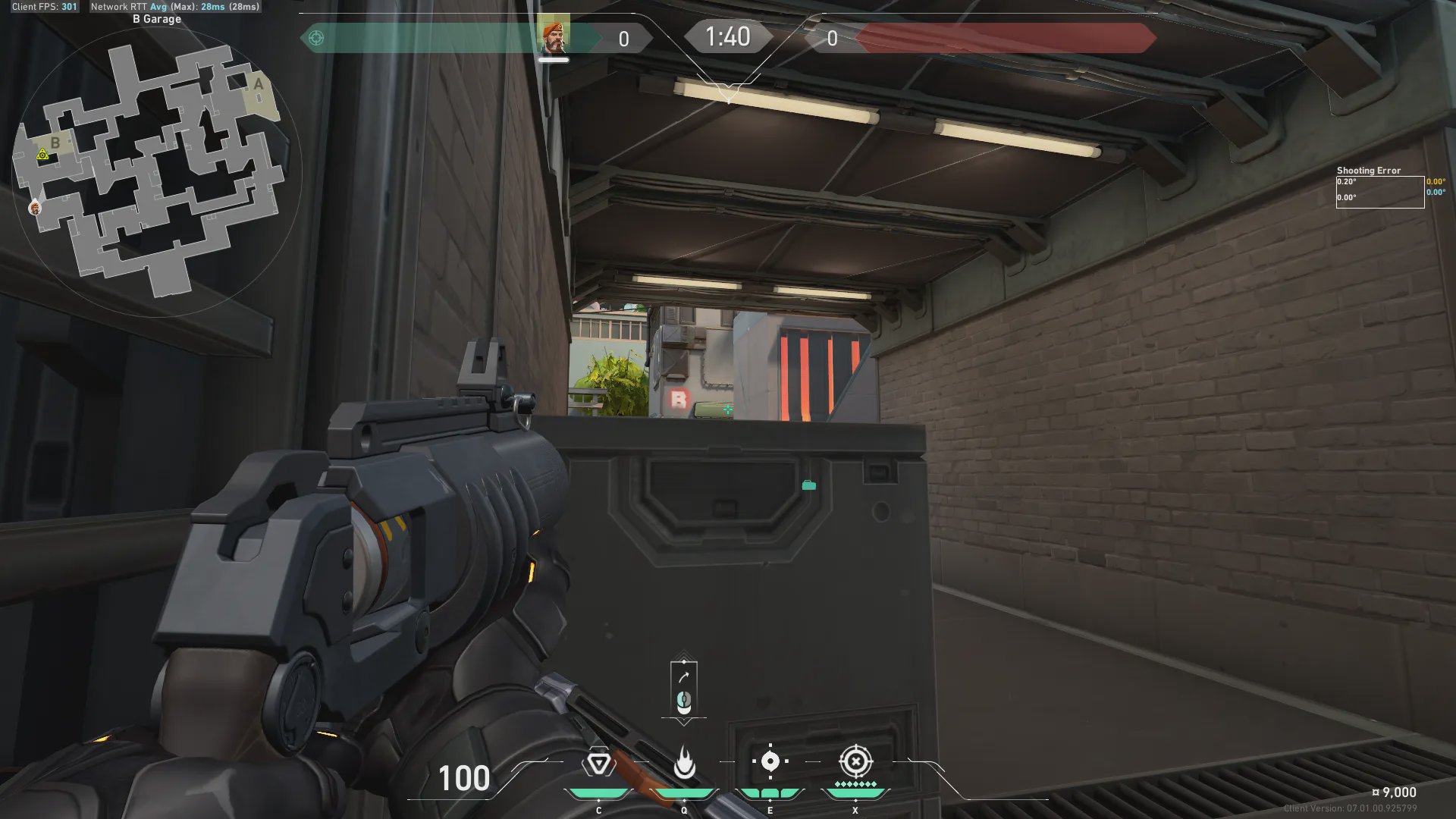Click Brimstone's portrait in the top bar
Viewport: 1456px width, 819px height.
553,37
